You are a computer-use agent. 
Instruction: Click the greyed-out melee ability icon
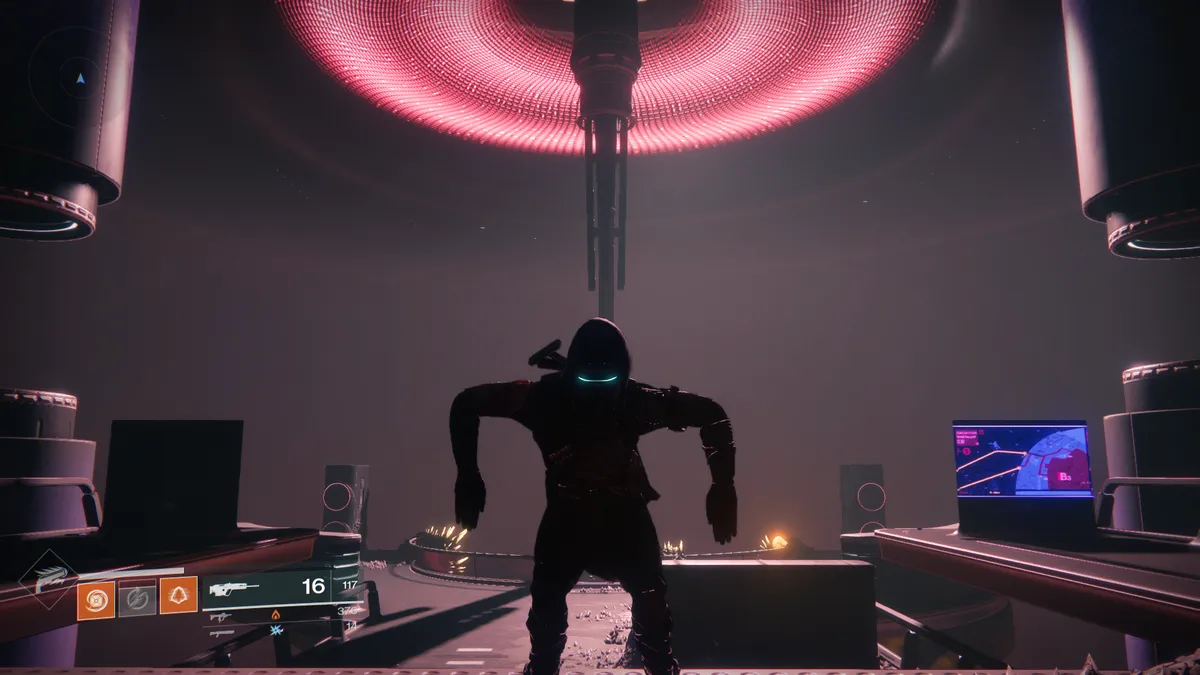[137, 600]
